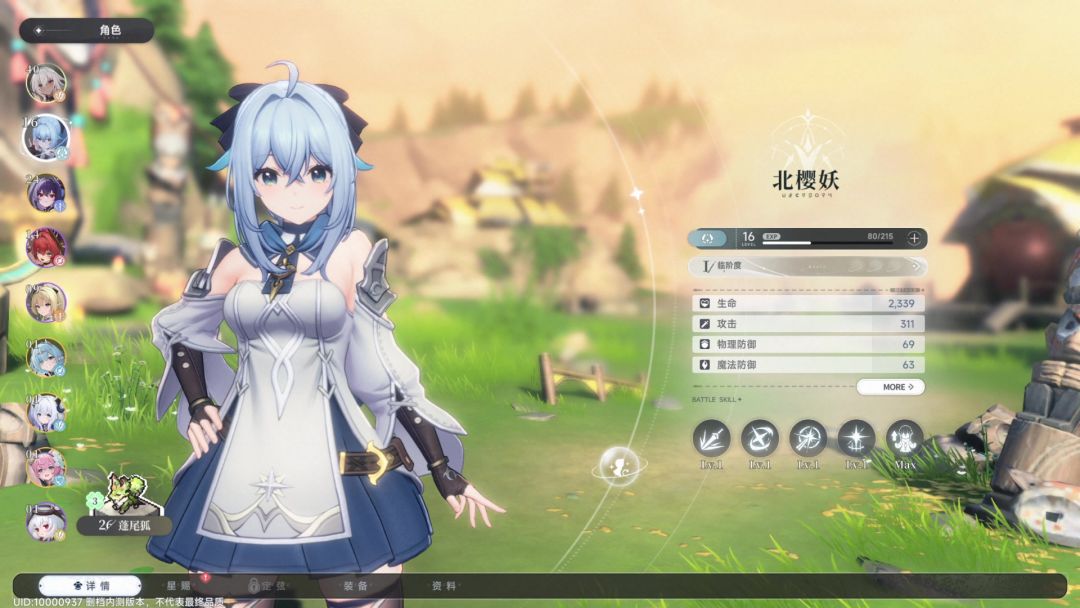This screenshot has height=608, width=1080.
Task: Inspect the four-point star burst skill
Action: [856, 438]
